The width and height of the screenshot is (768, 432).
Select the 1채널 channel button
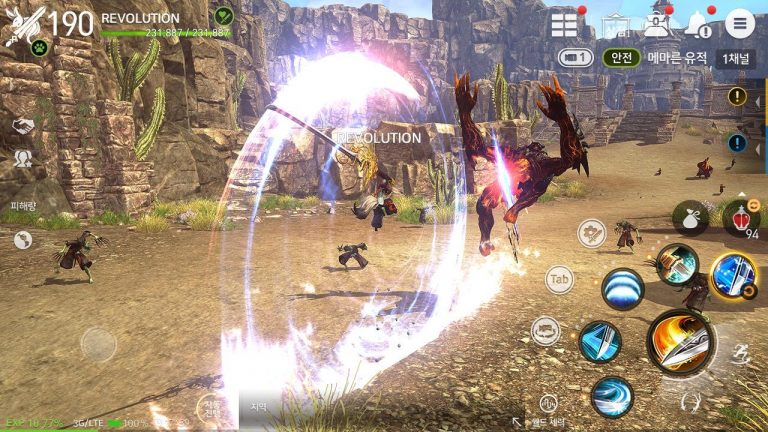737,58
